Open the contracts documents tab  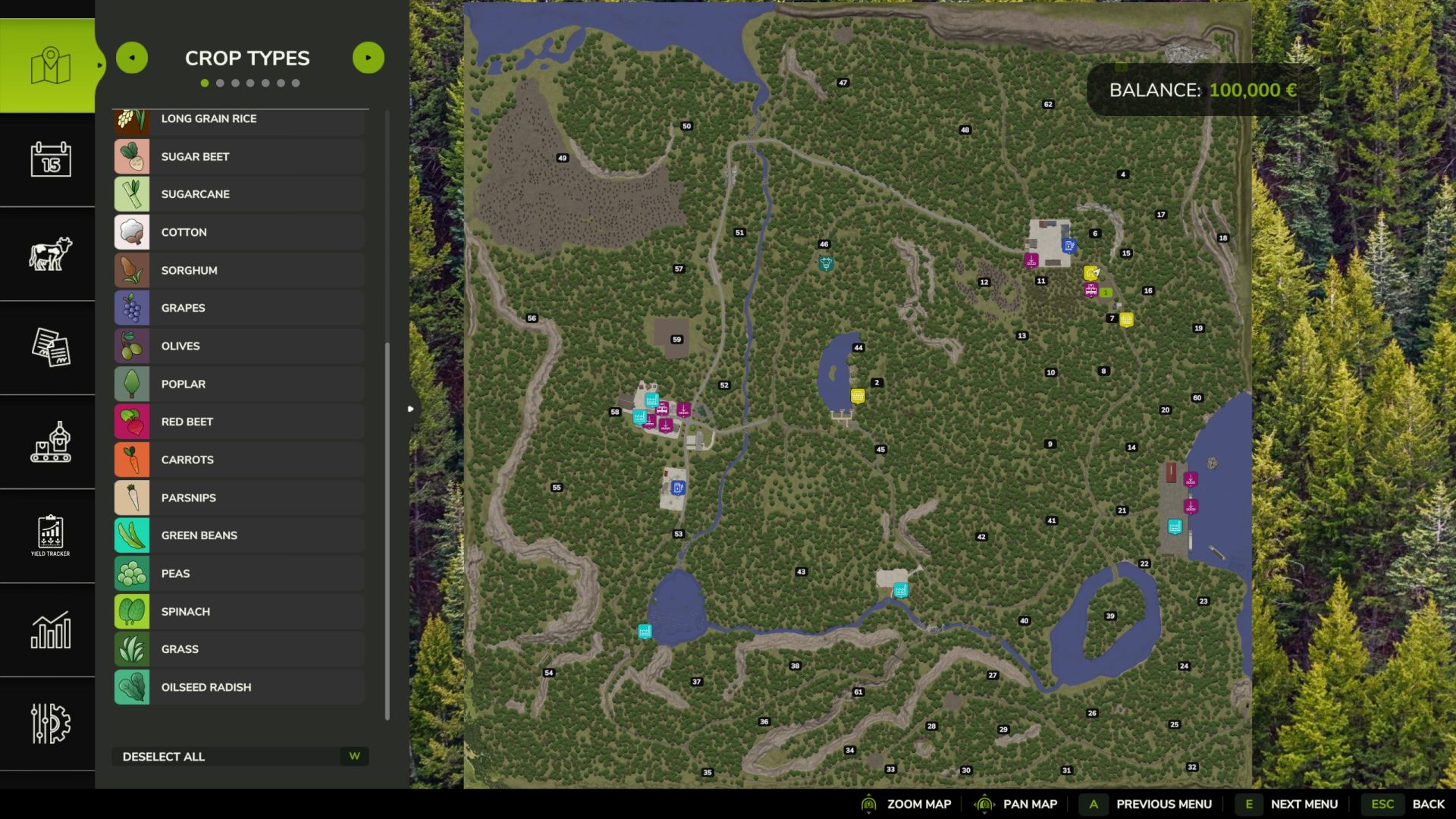(x=50, y=347)
